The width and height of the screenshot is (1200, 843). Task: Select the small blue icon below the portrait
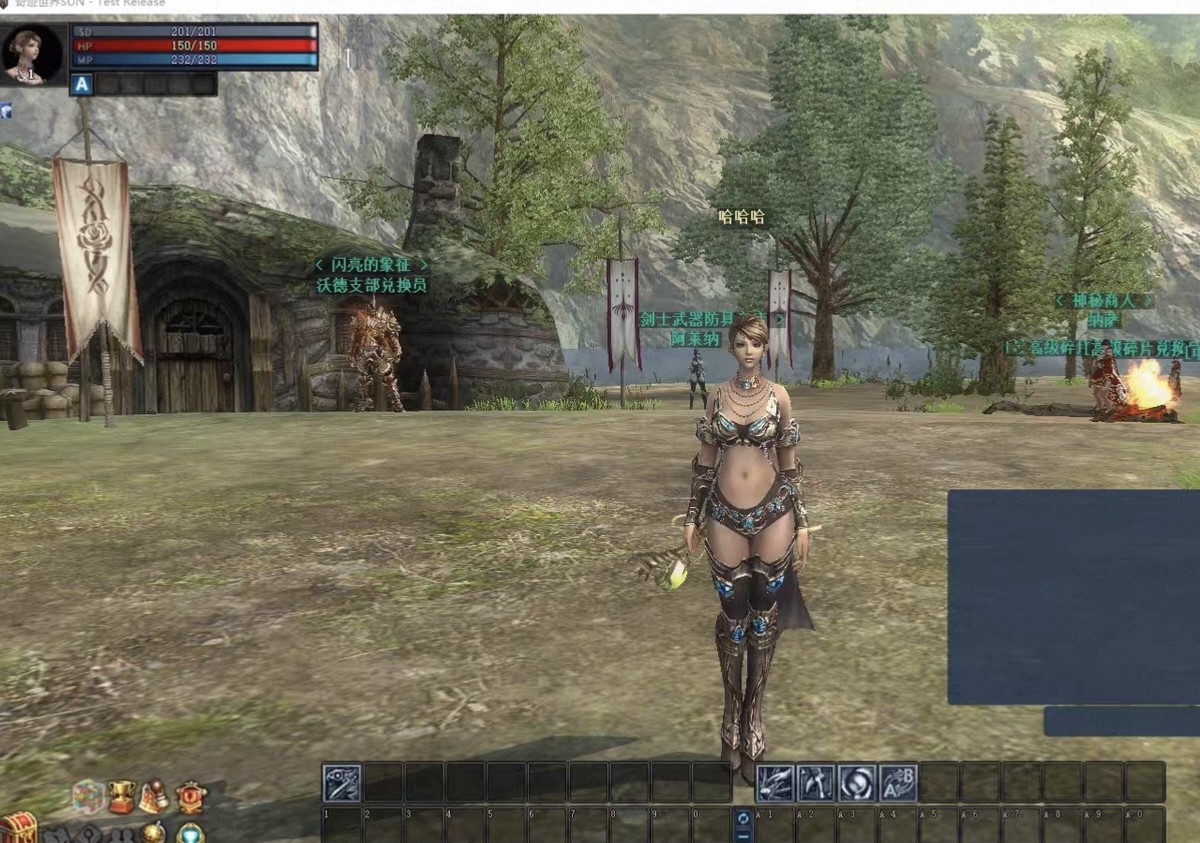(6, 110)
